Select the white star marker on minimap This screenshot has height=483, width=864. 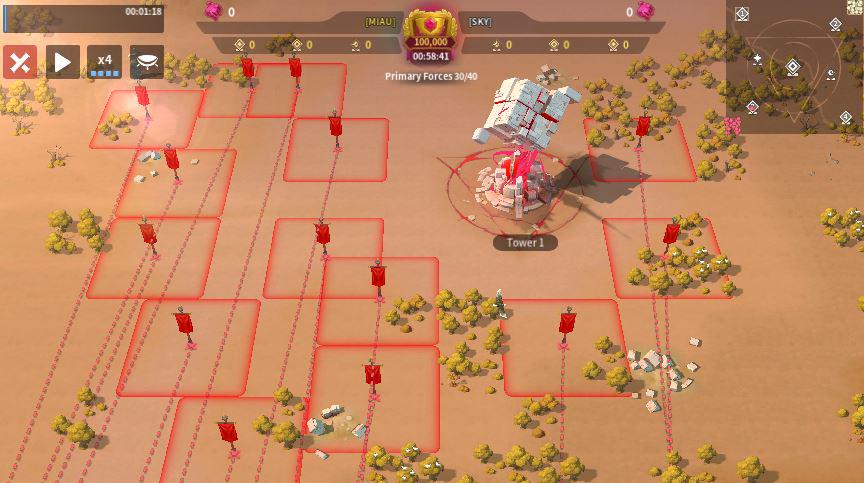(757, 60)
